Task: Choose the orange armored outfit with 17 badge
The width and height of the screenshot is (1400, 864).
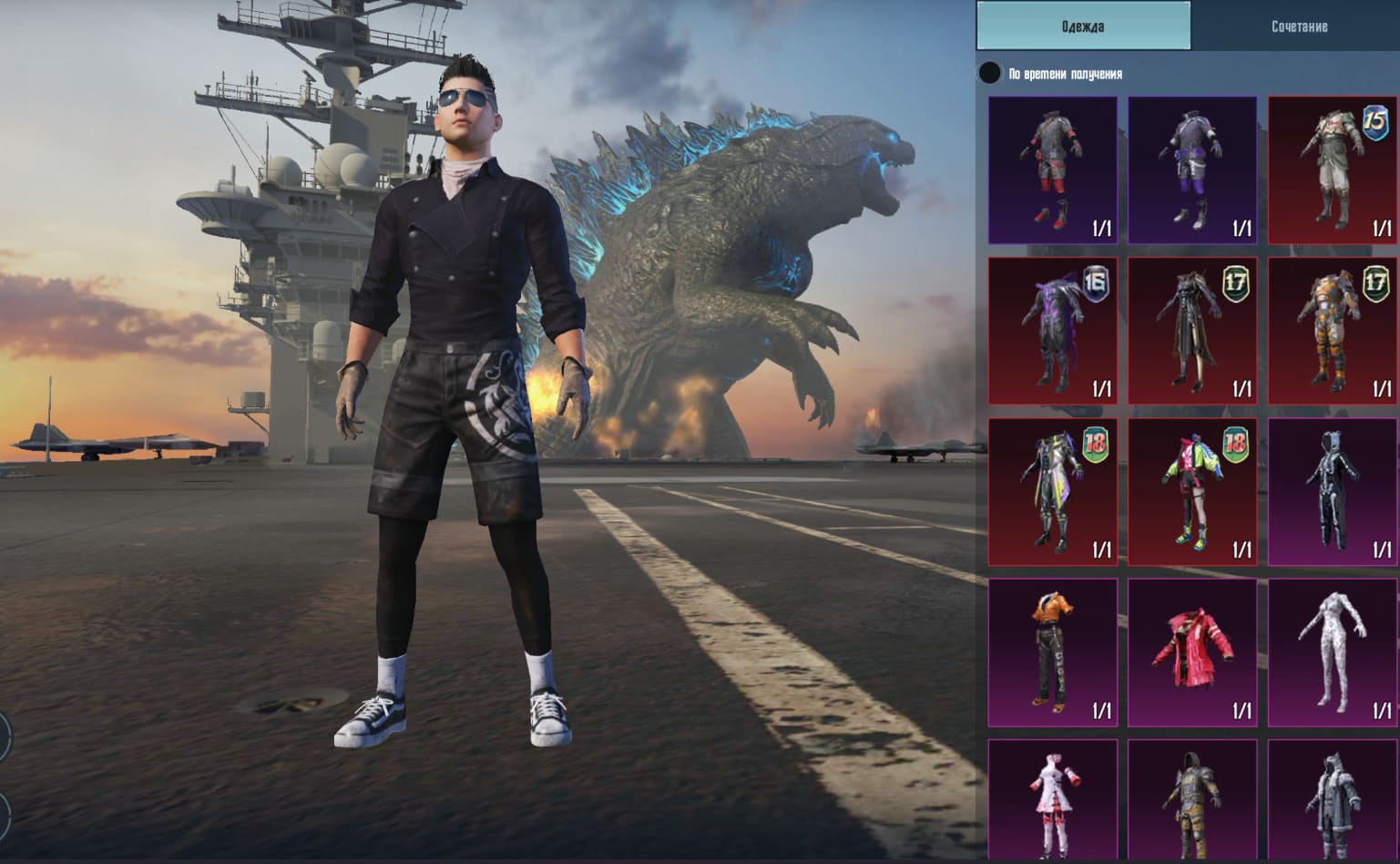Action: (x=1333, y=331)
